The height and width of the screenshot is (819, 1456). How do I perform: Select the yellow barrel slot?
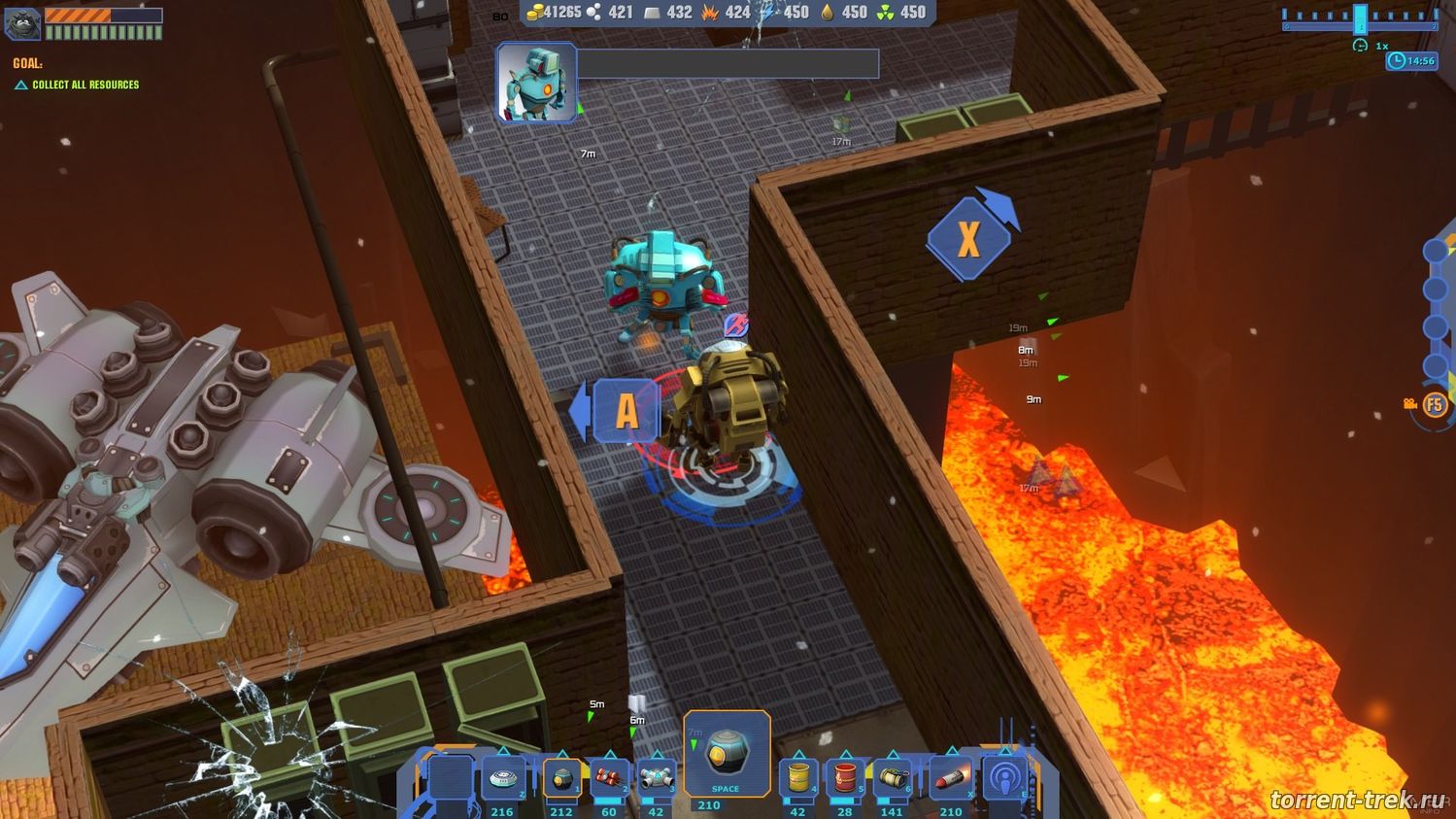[x=798, y=779]
